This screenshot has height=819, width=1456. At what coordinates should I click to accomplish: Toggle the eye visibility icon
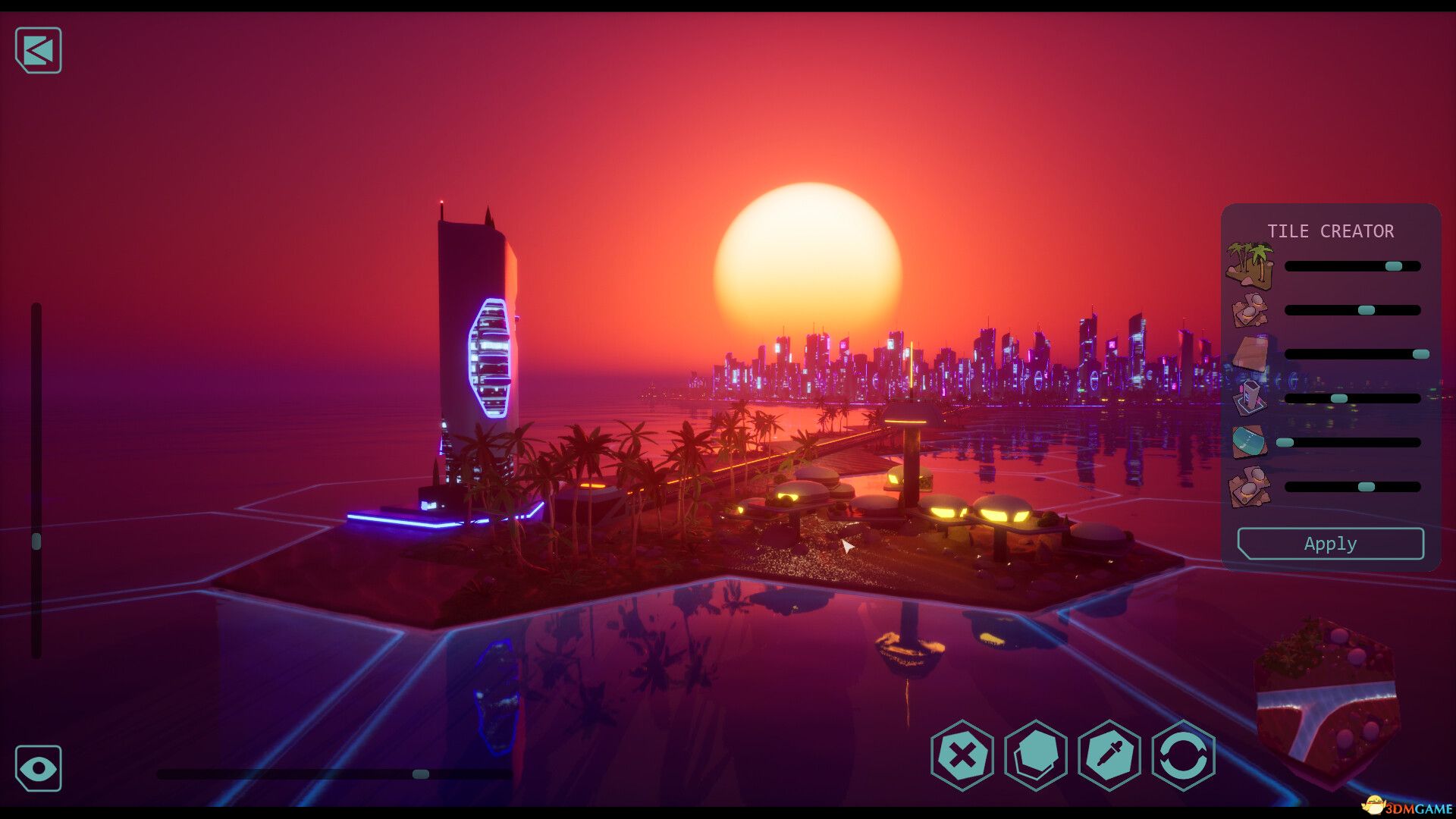click(39, 768)
